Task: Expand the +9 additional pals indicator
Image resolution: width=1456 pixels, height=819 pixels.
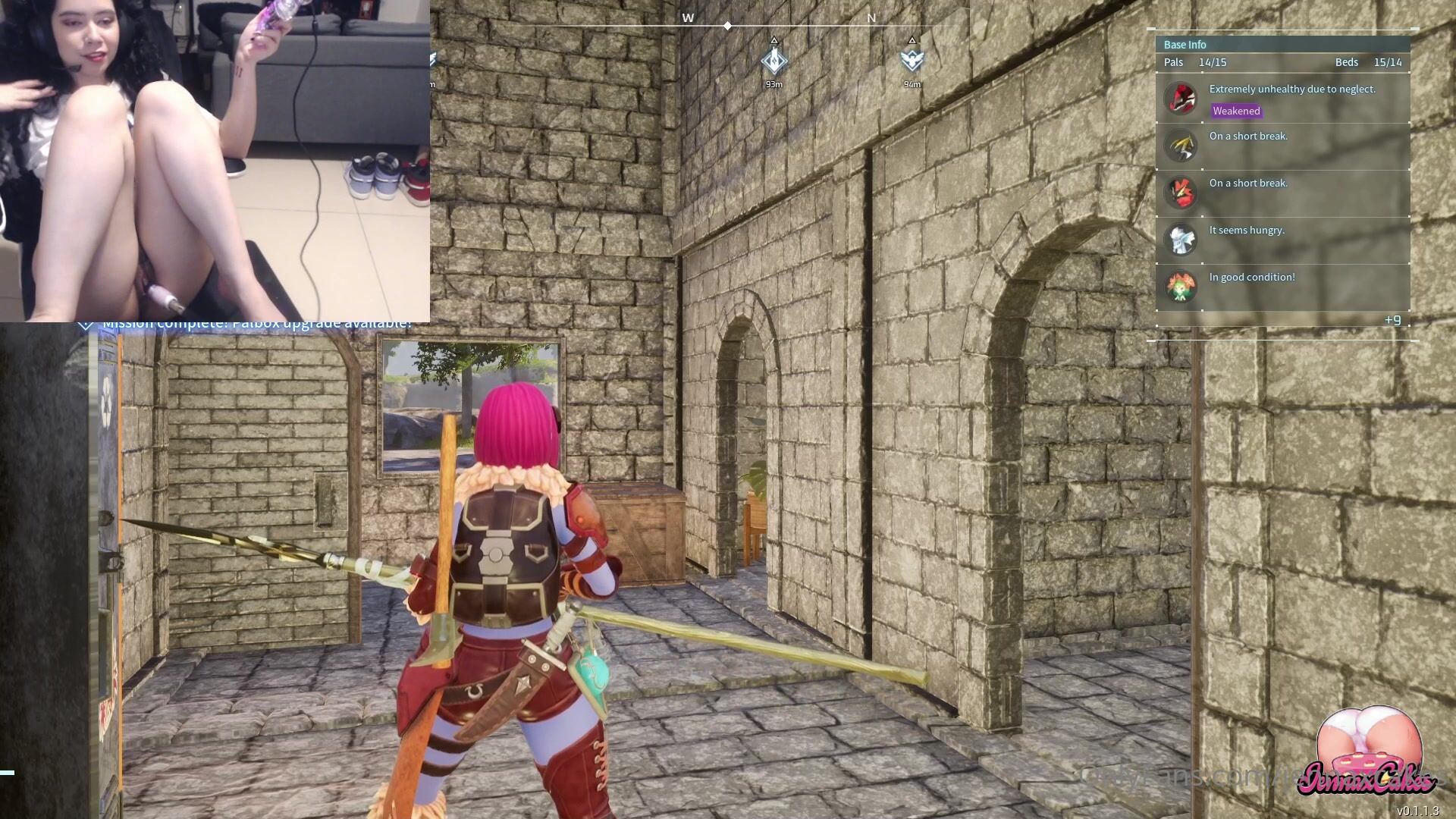Action: [x=1392, y=320]
